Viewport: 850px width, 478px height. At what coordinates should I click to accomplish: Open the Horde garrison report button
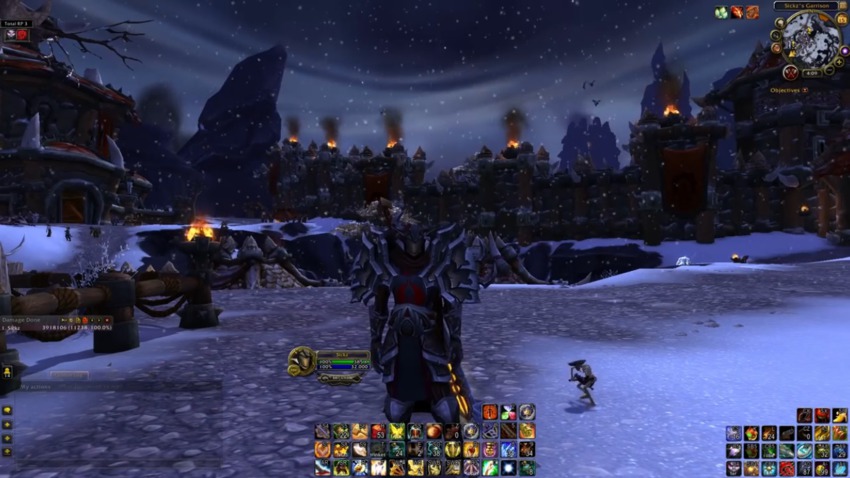pyautogui.click(x=790, y=72)
